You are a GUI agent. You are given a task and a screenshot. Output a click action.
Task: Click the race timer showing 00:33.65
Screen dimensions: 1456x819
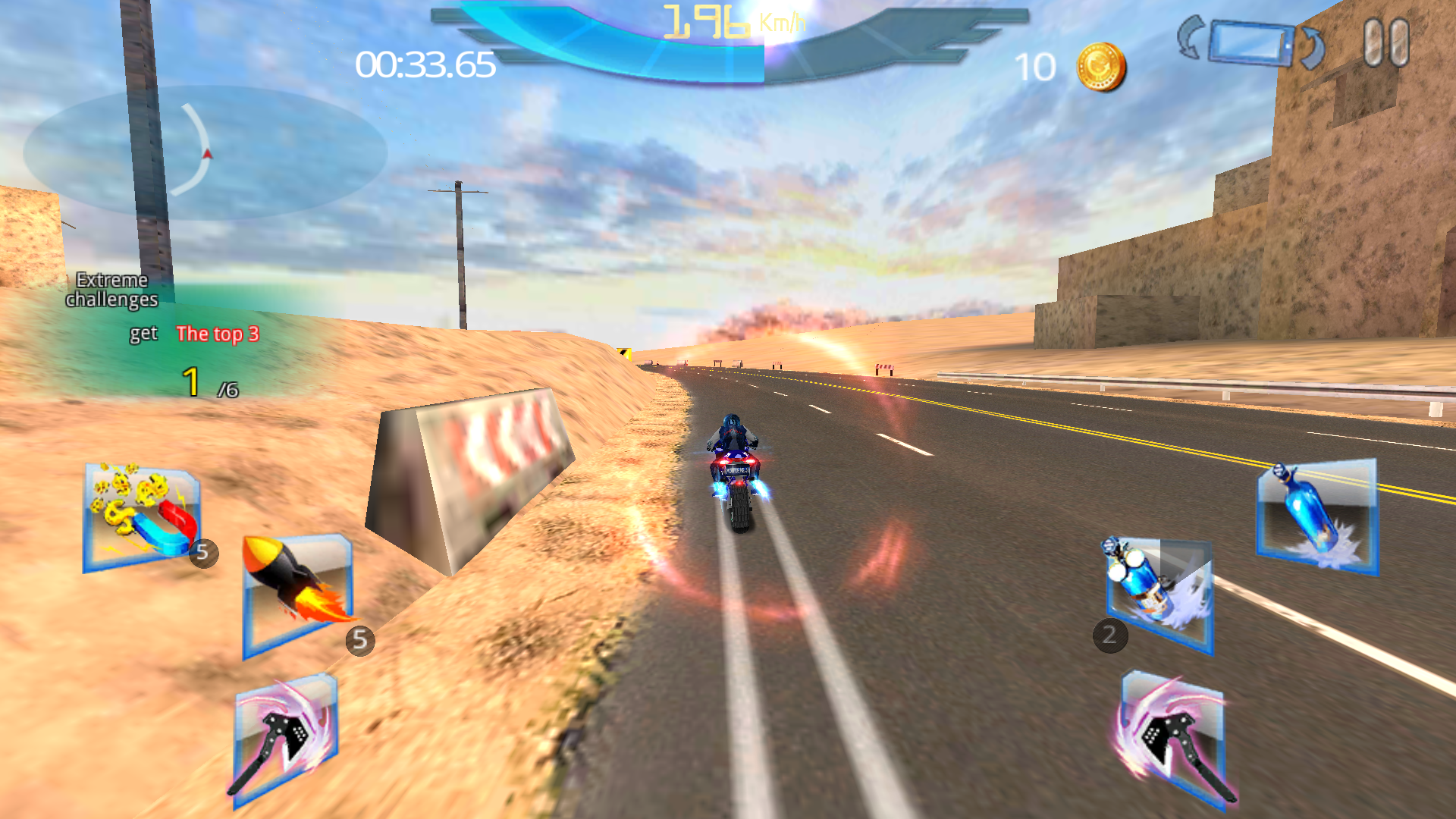(425, 67)
